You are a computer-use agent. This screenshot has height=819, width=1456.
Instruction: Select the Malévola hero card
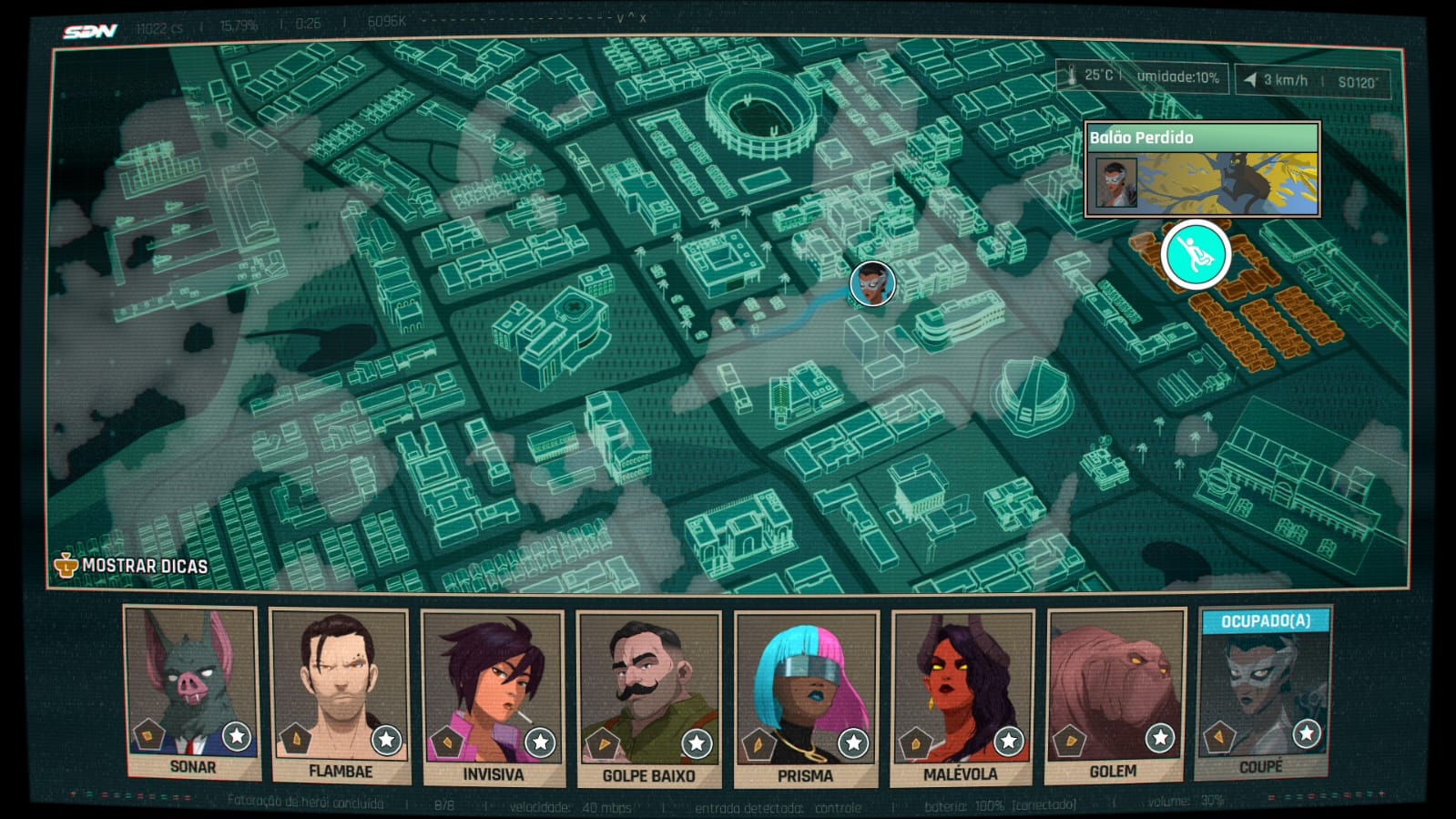click(x=962, y=697)
